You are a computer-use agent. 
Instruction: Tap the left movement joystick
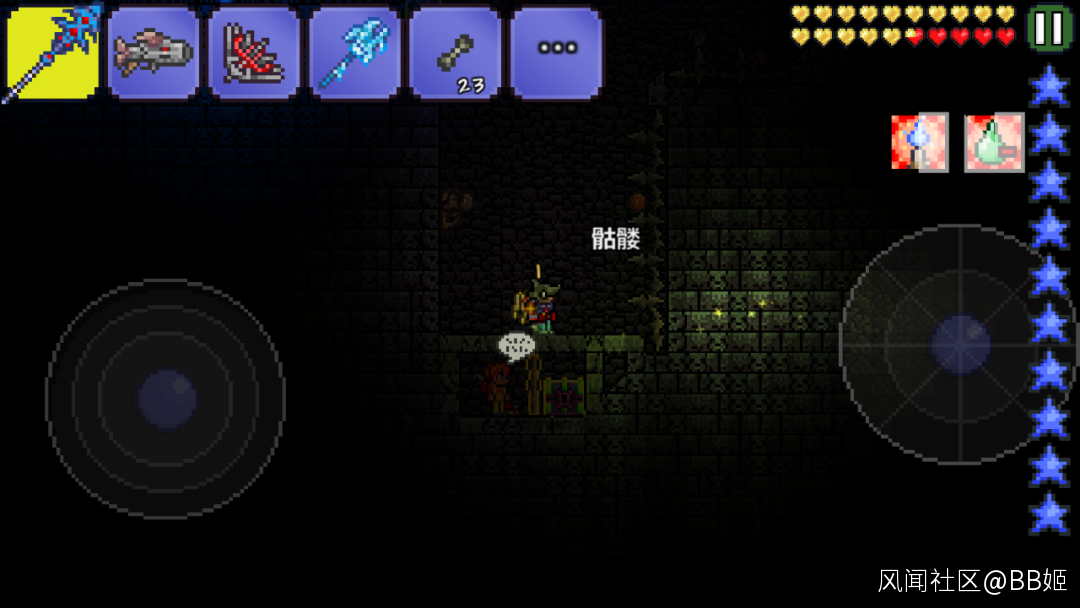[x=165, y=398]
